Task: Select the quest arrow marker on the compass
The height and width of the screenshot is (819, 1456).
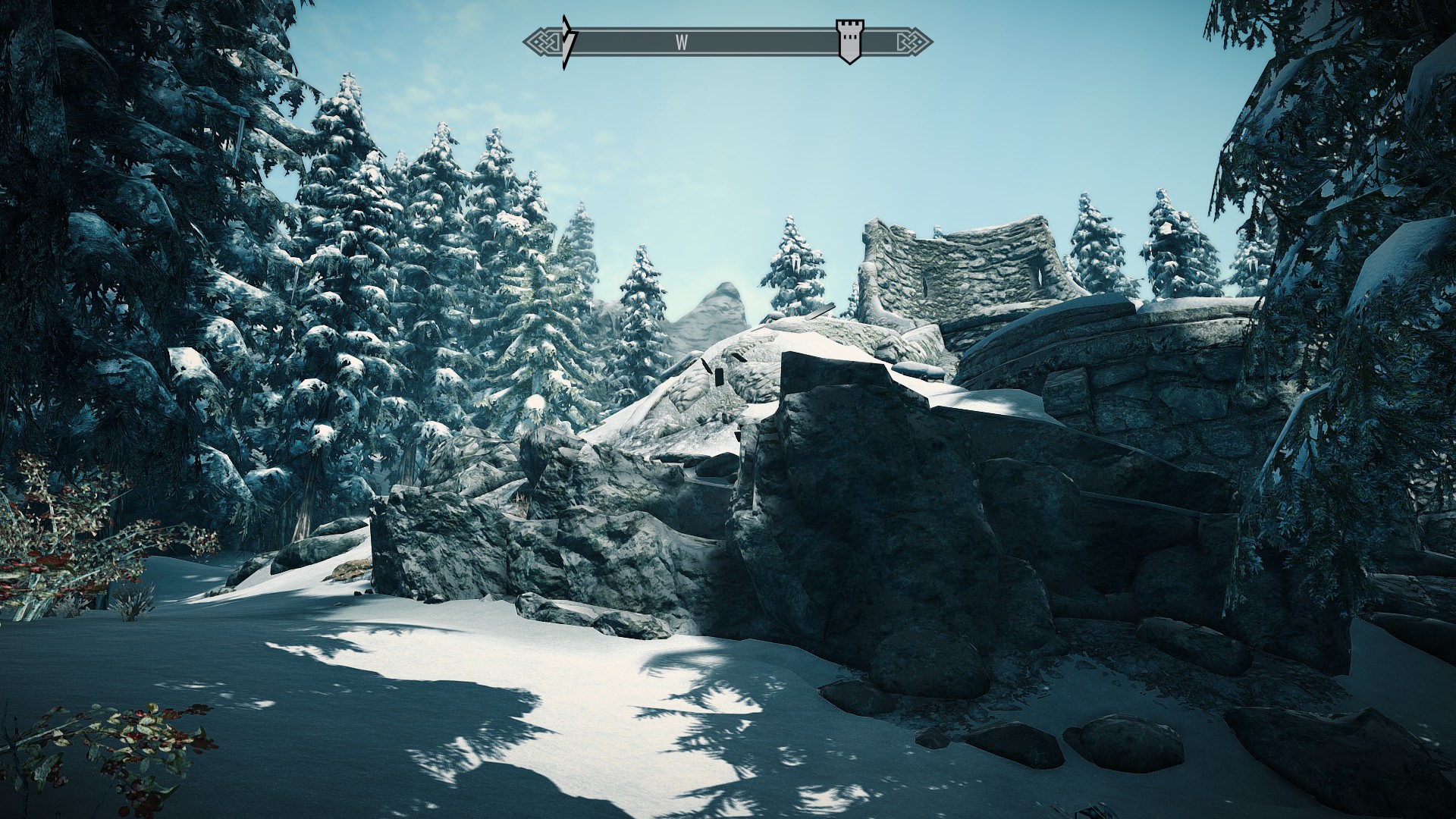Action: (x=569, y=42)
